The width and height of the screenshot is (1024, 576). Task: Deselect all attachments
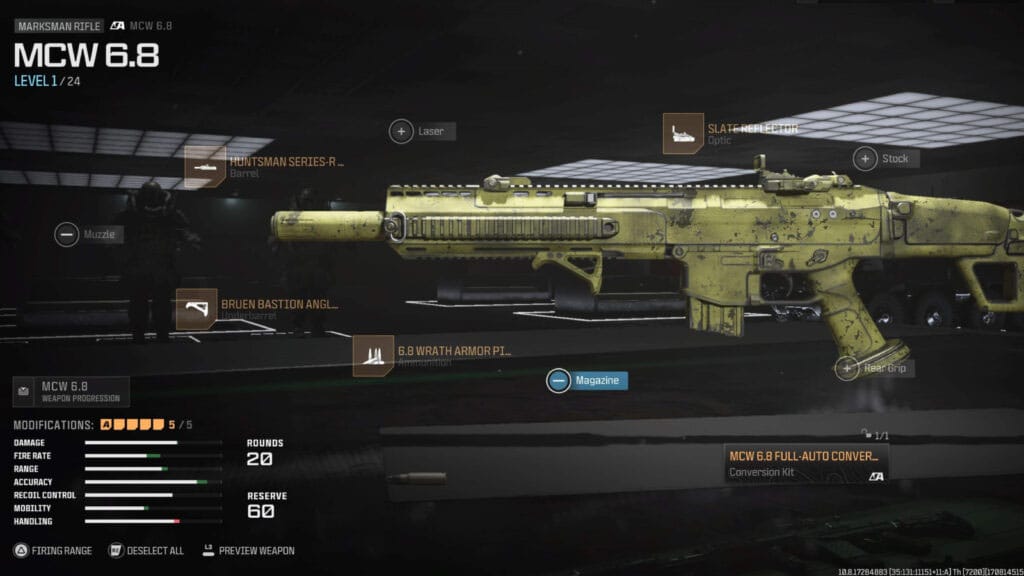(x=146, y=550)
